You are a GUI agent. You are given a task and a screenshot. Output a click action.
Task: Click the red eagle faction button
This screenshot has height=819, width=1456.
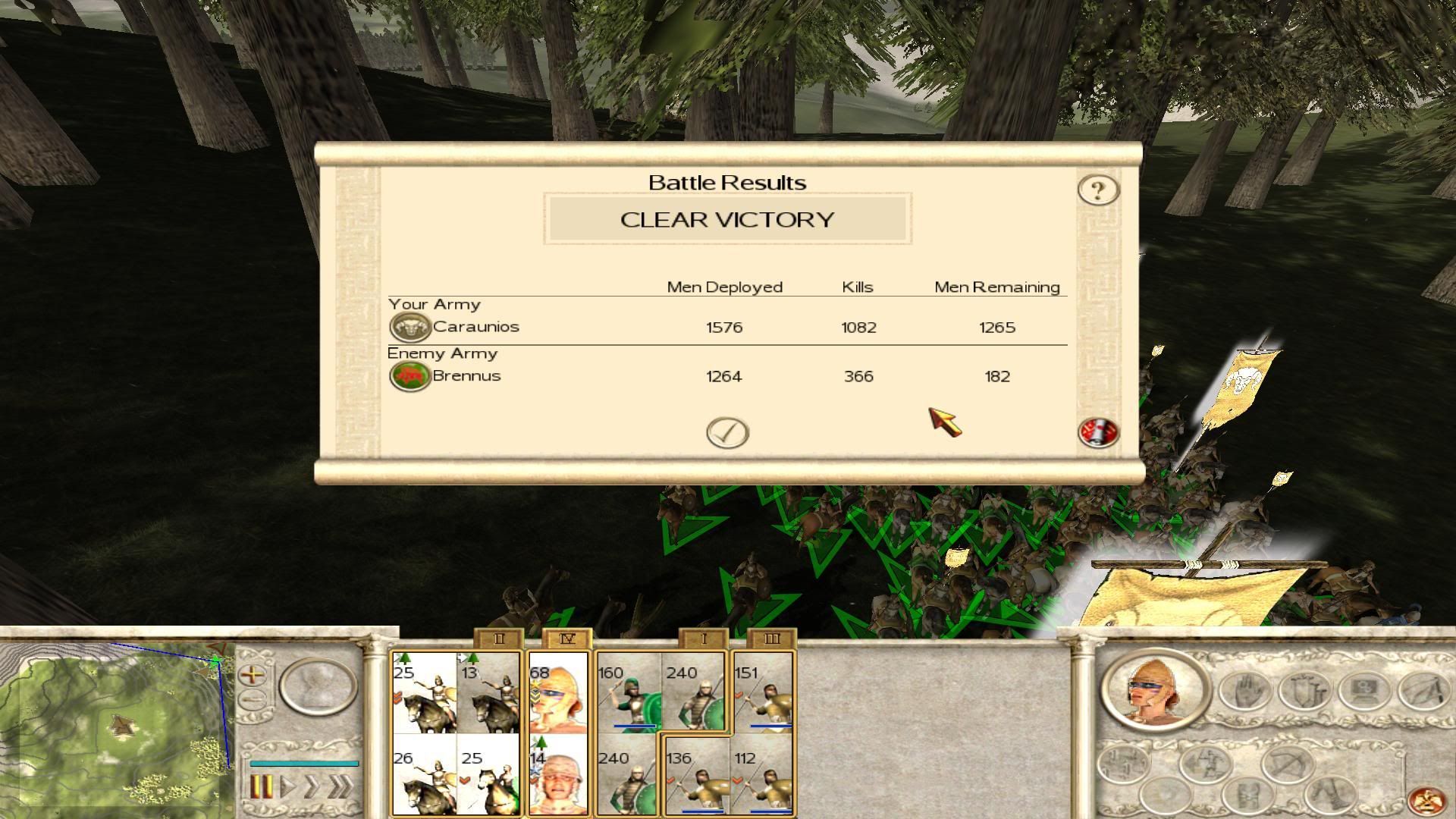[1423, 800]
